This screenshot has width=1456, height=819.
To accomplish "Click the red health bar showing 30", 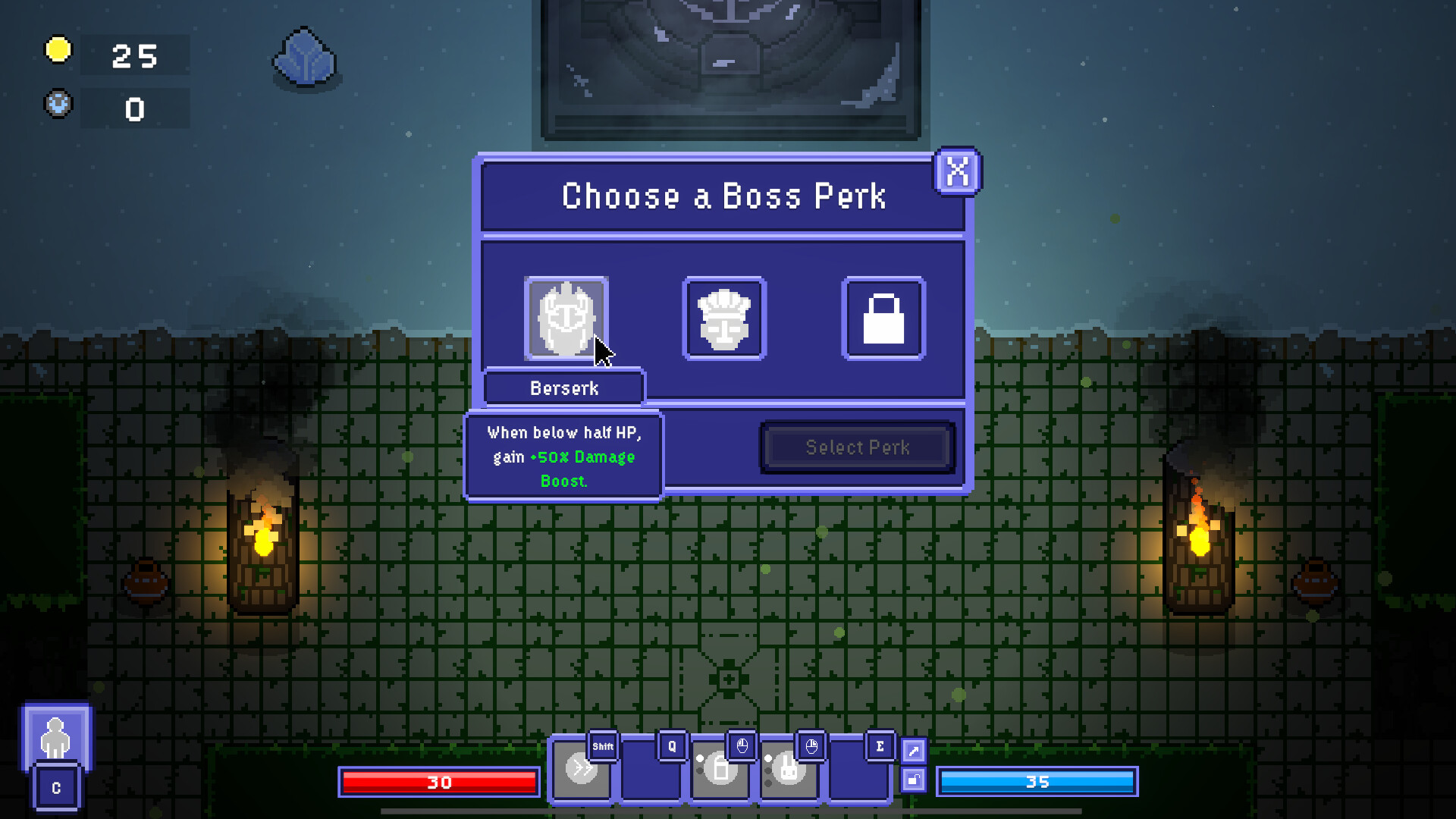I will 438,782.
